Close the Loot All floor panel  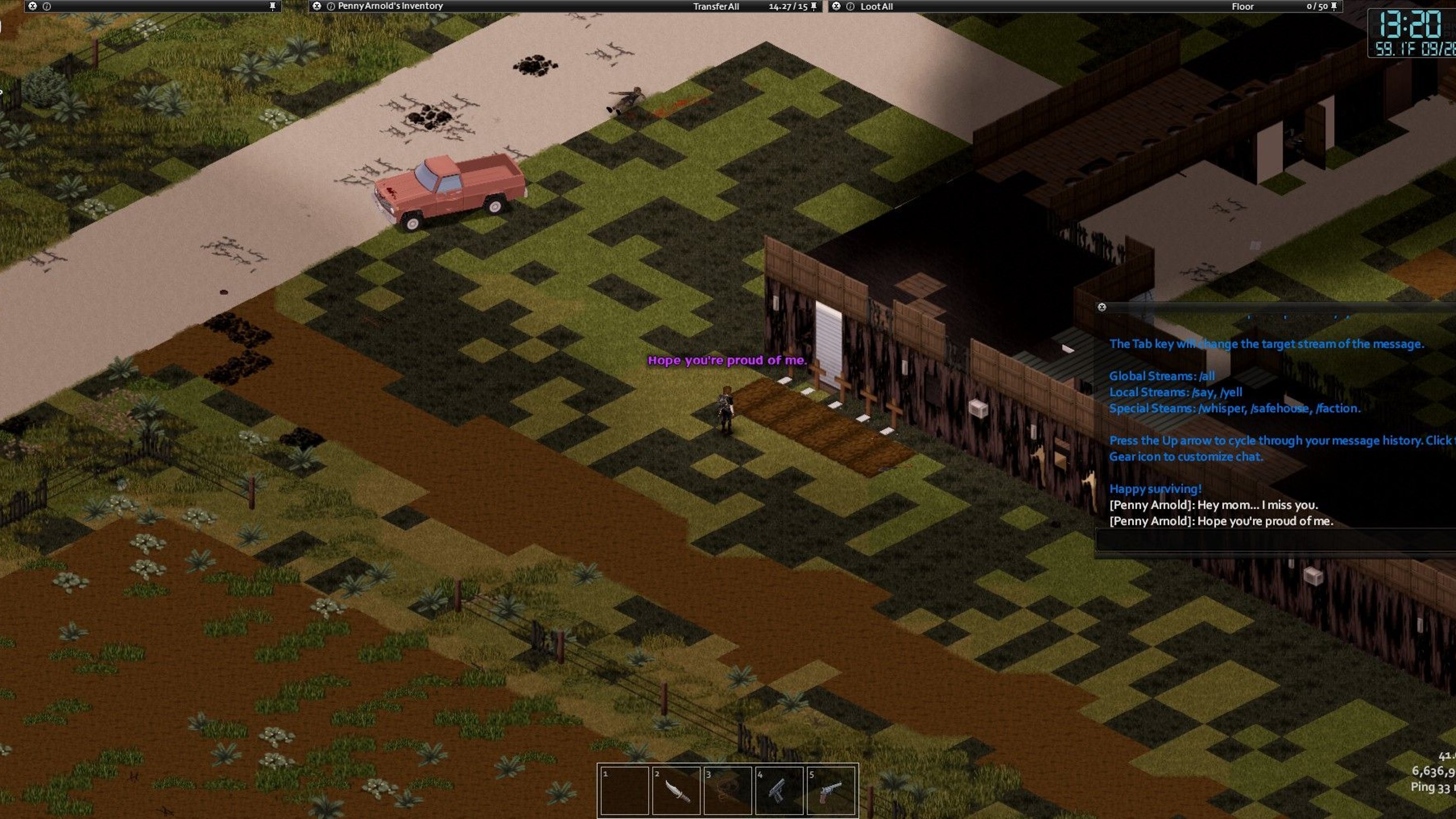(x=836, y=6)
